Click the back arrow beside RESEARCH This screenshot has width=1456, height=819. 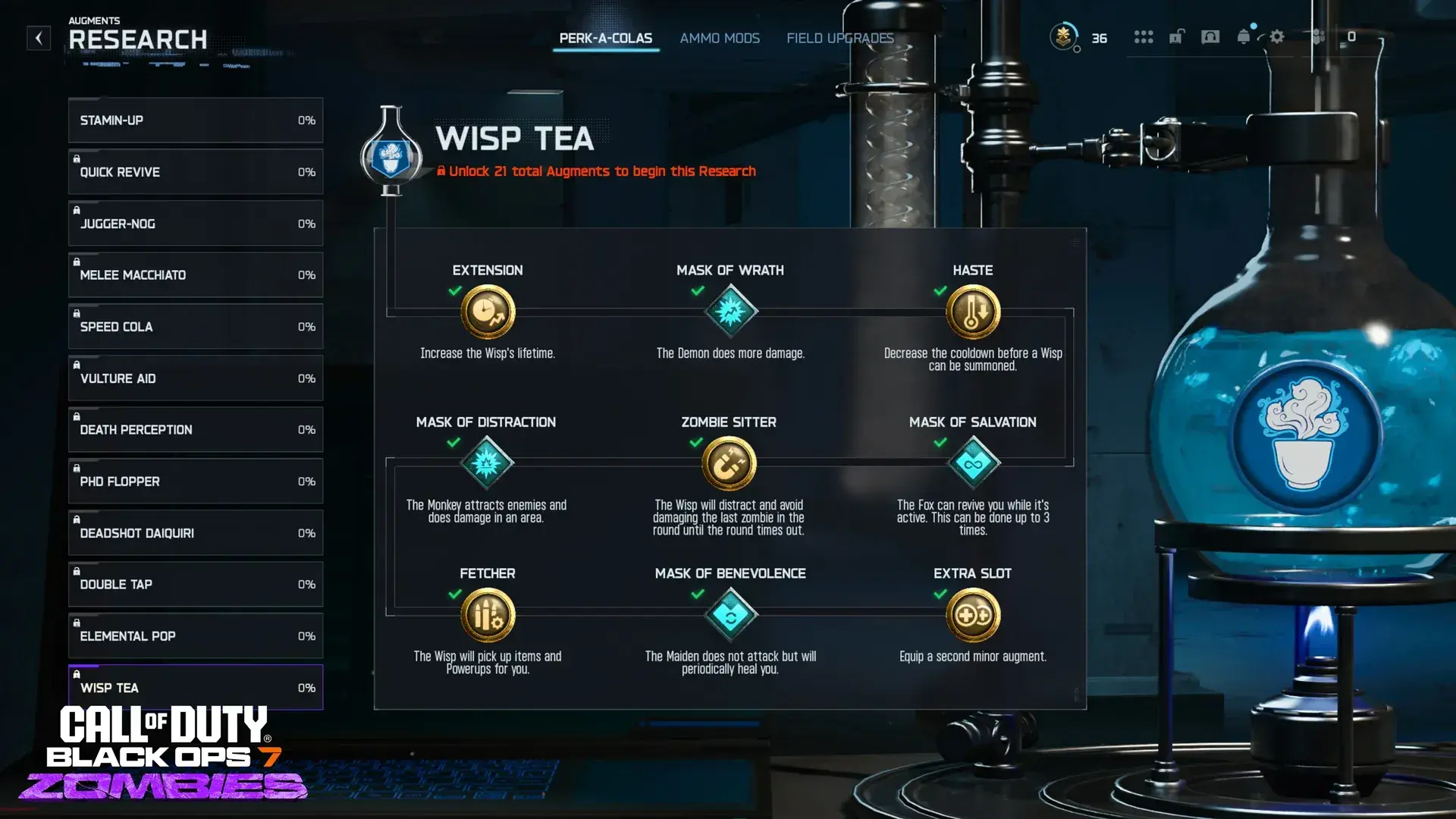[x=38, y=39]
